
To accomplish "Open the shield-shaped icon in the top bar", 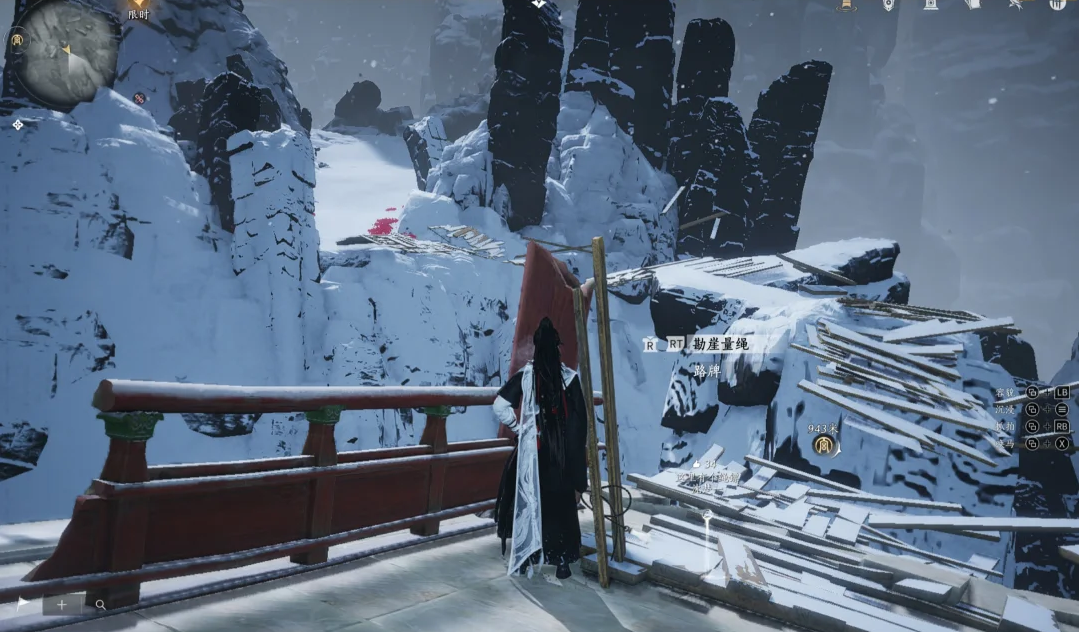I will (888, 5).
